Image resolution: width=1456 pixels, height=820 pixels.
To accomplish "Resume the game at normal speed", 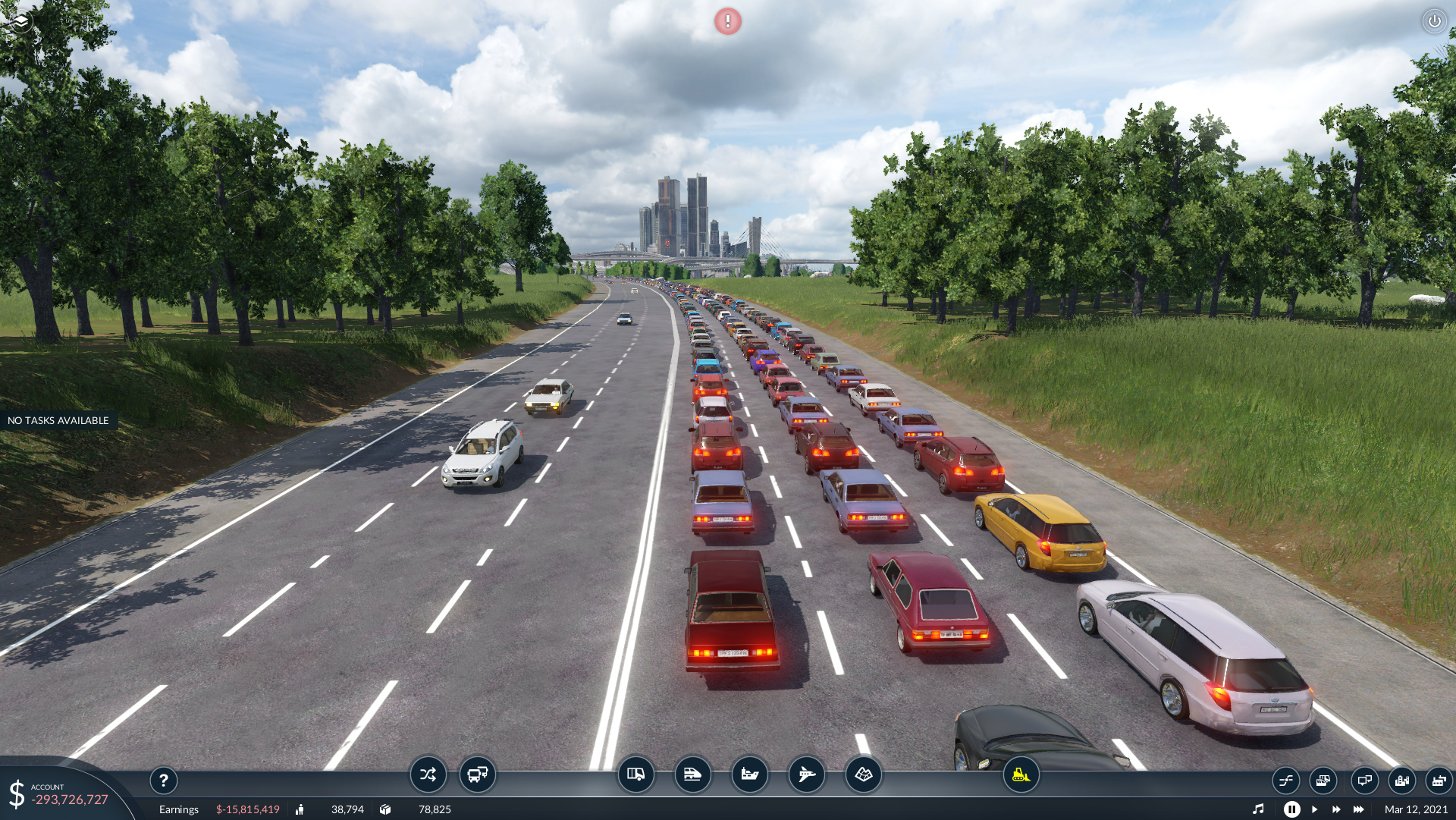I will point(1314,809).
